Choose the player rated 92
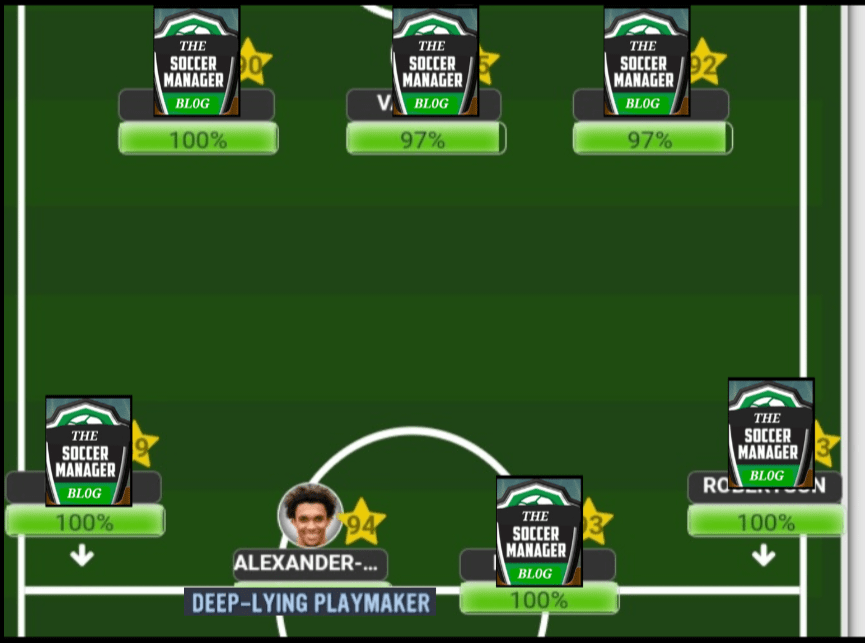 tap(647, 63)
